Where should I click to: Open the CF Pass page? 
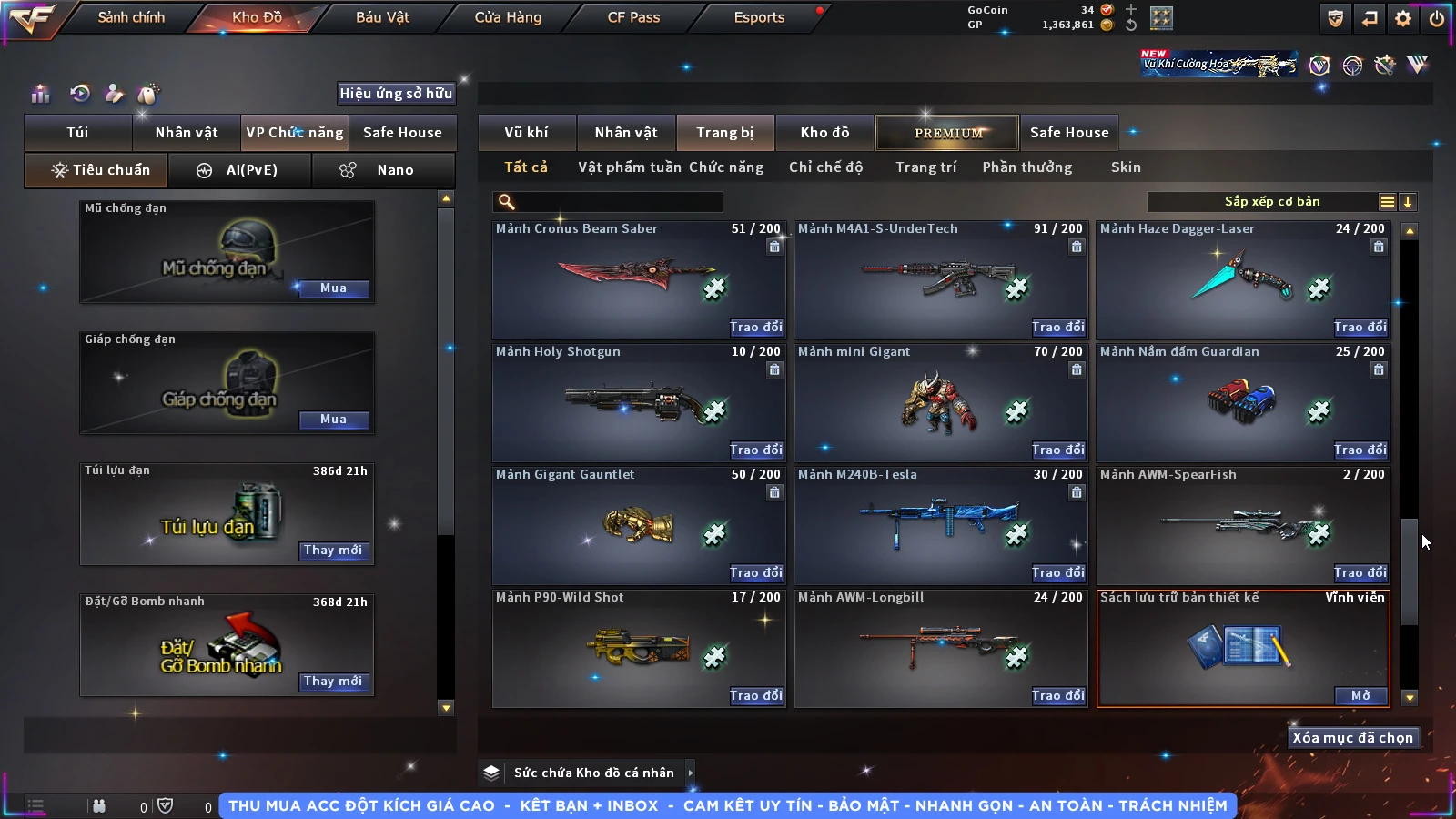click(x=633, y=17)
